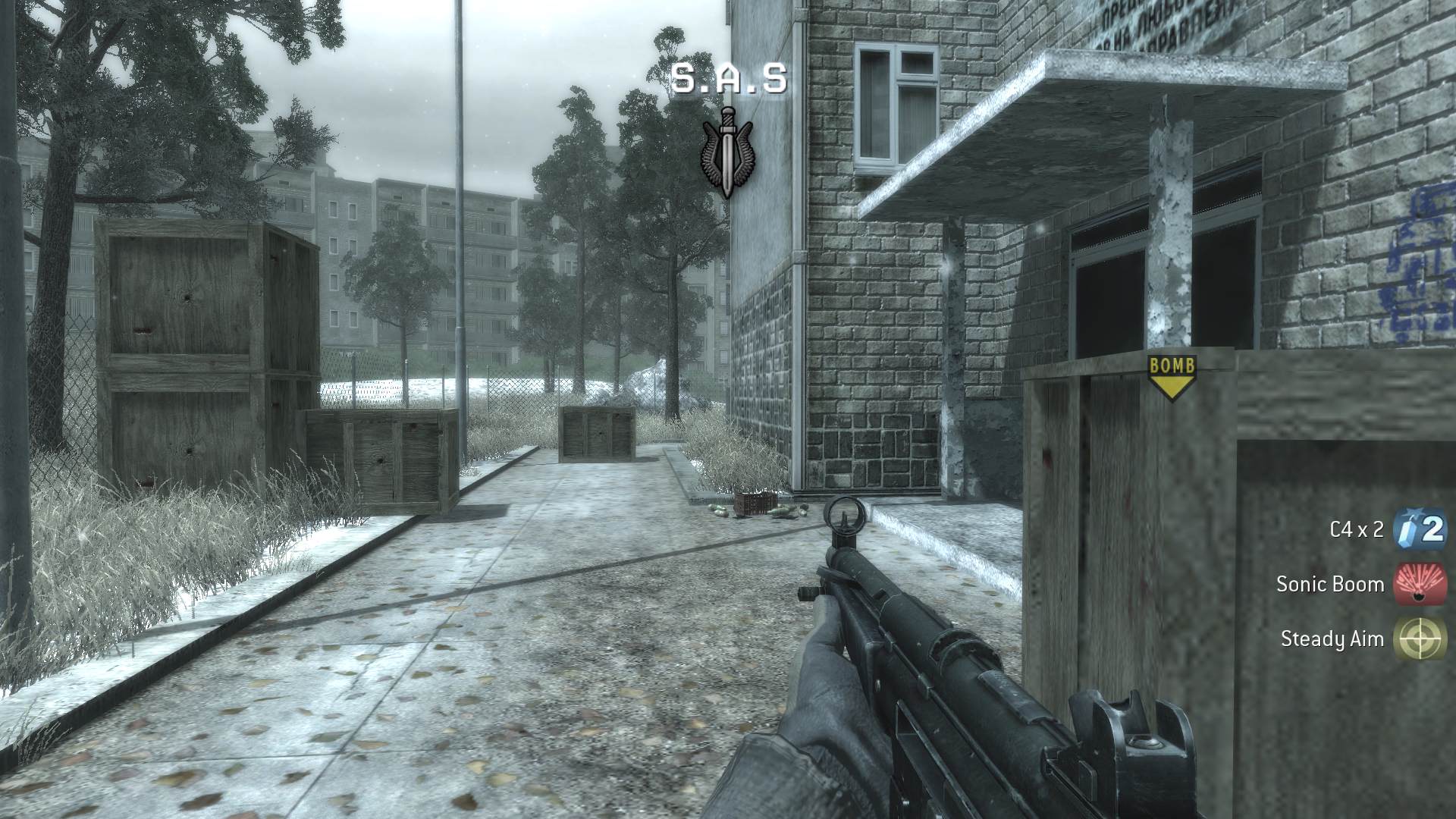
Task: Select the red Sonic Boom explosion icon
Action: (1419, 585)
